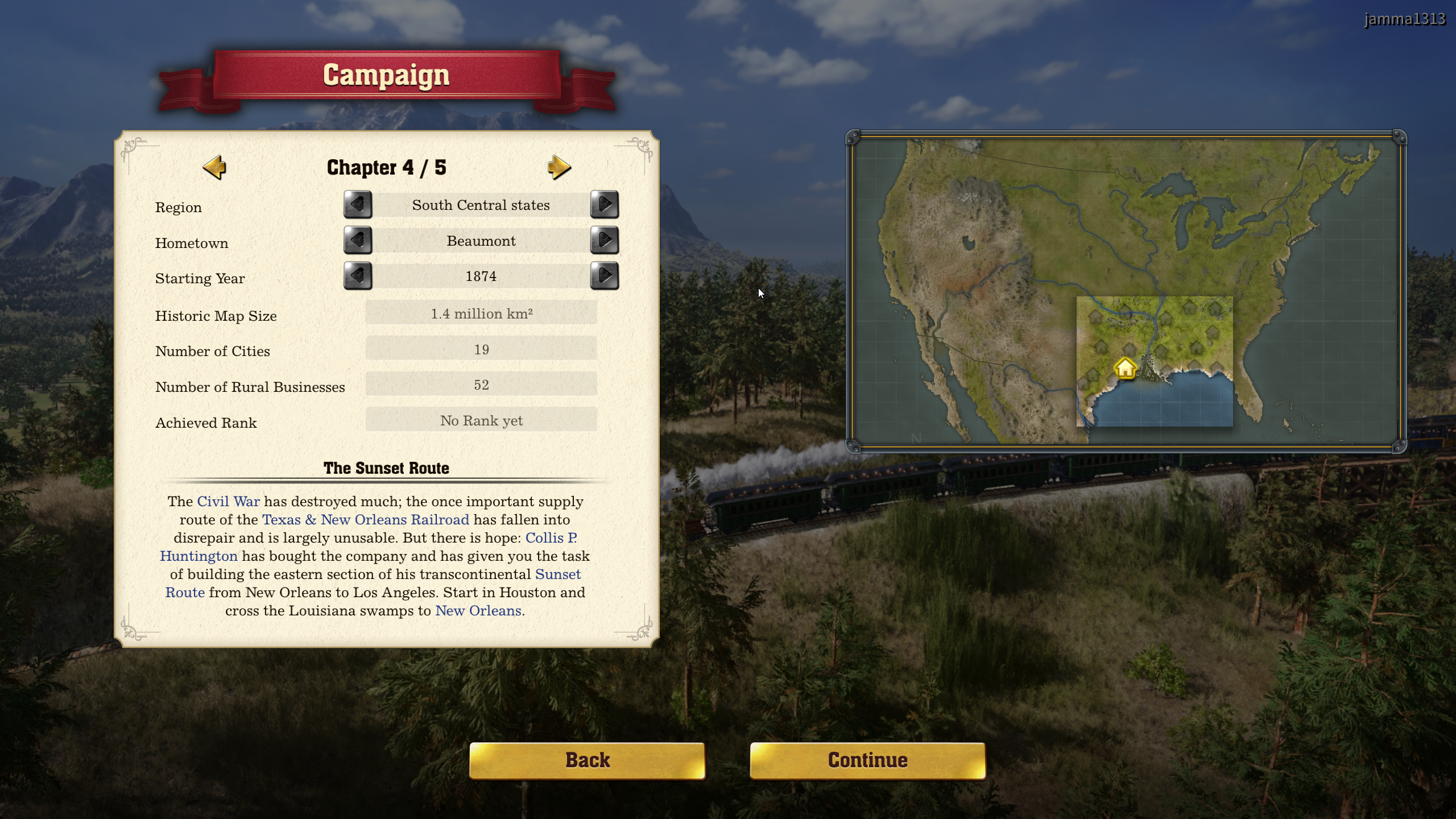Click the Hometown field showing Beaumont
Viewport: 1456px width, 819px height.
pyautogui.click(x=481, y=241)
